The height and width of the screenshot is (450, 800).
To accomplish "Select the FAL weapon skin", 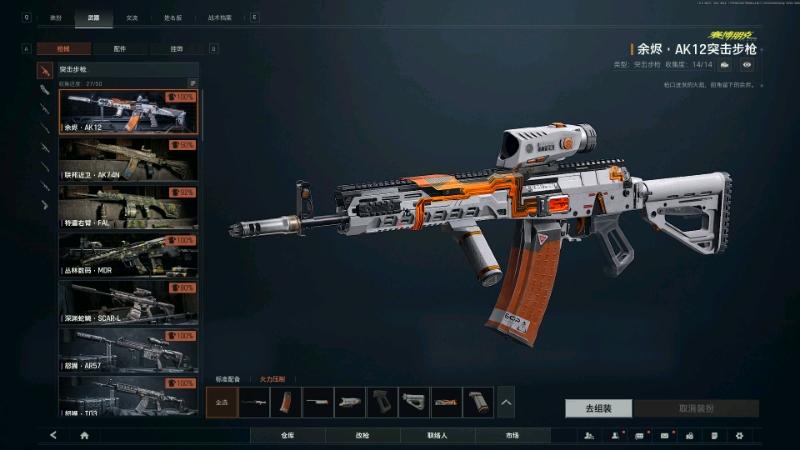I will click(128, 207).
